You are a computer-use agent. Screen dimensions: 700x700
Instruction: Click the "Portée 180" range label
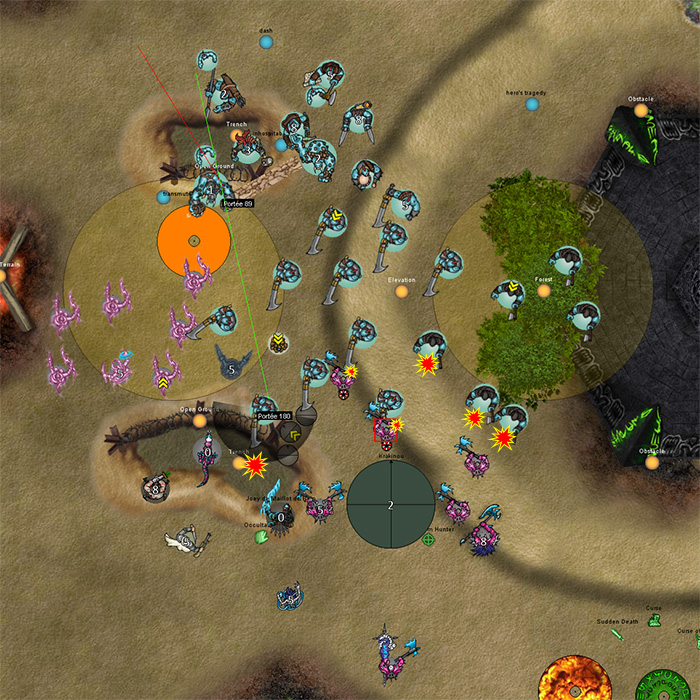click(x=273, y=415)
